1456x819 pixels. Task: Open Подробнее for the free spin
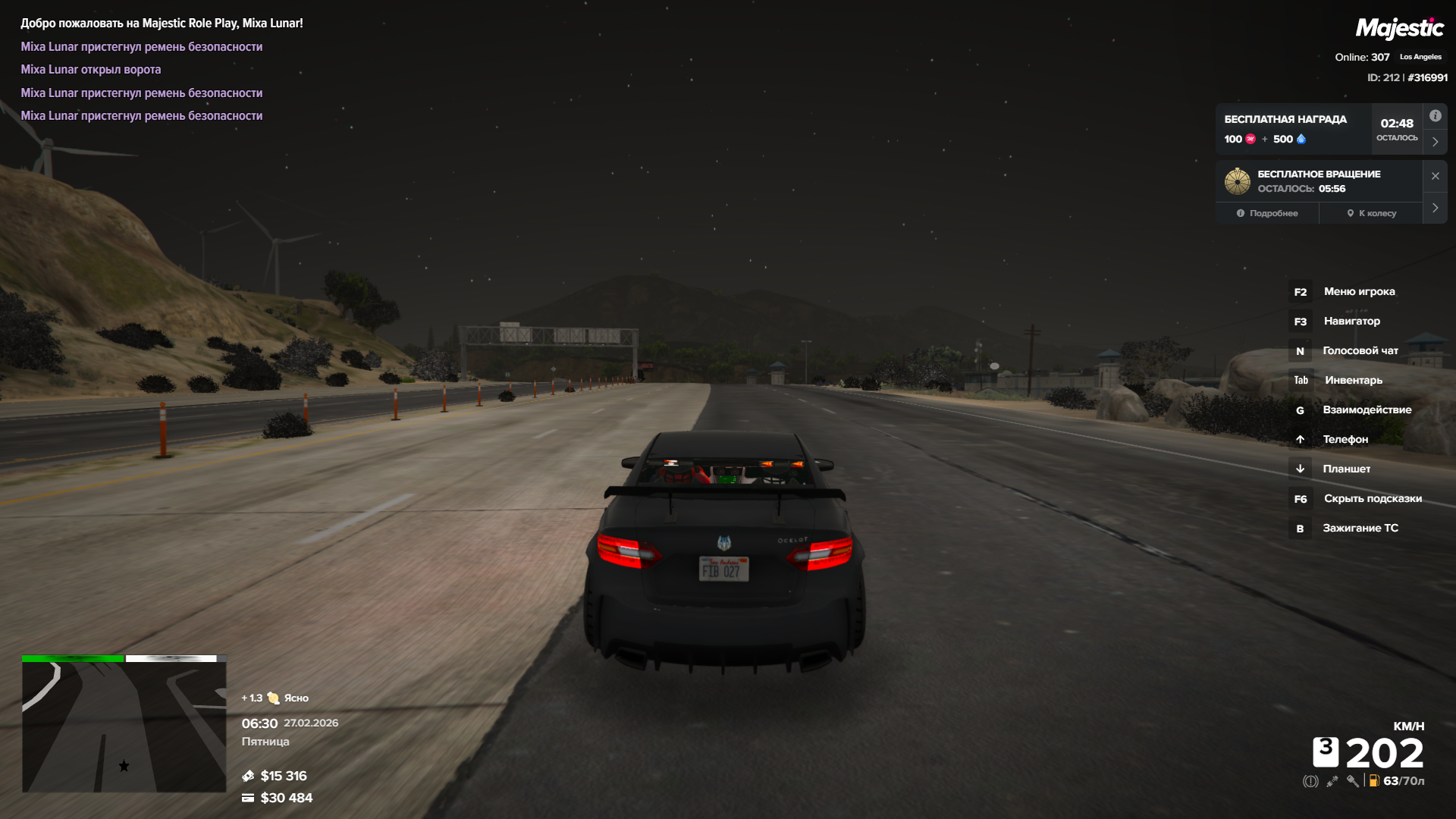click(x=1267, y=213)
